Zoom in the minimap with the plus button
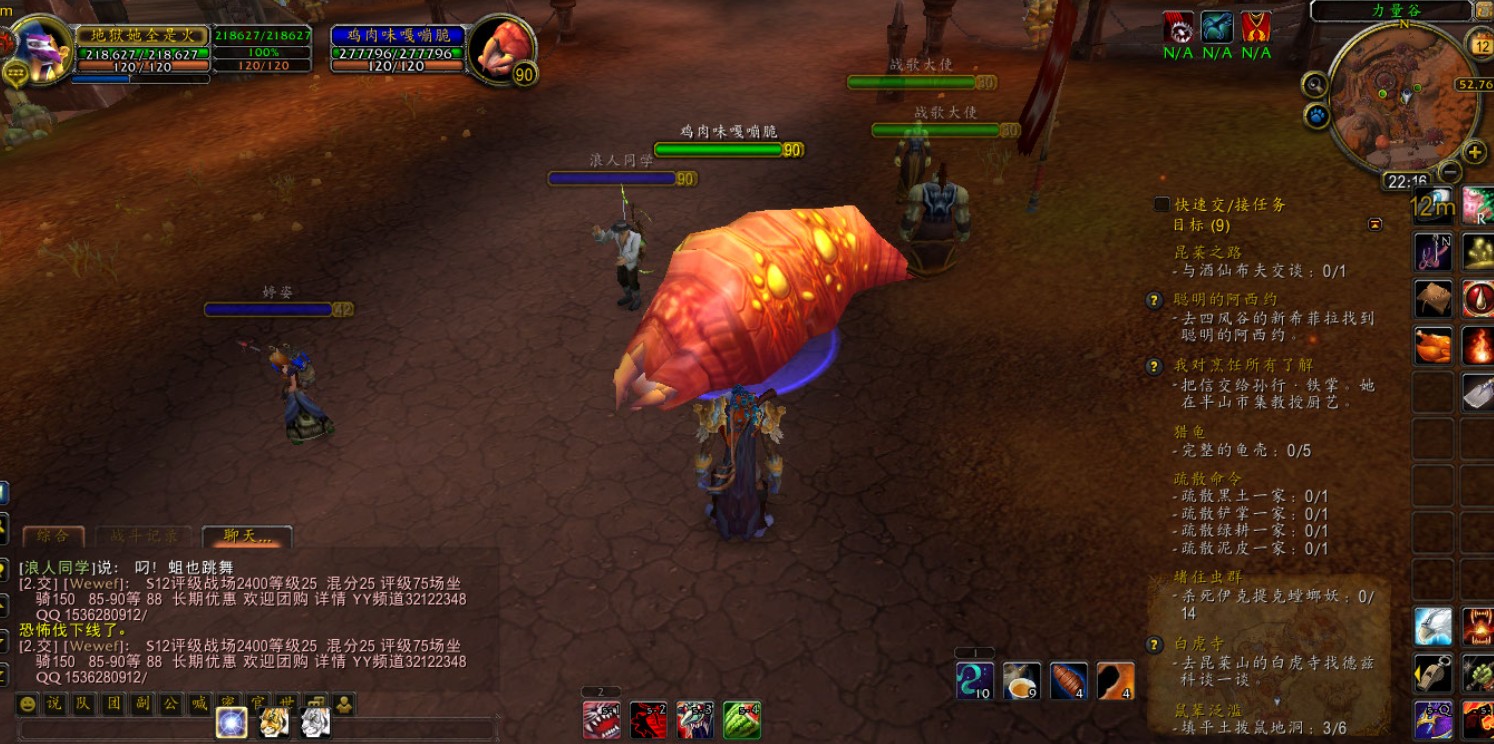1494x744 pixels. [1474, 152]
